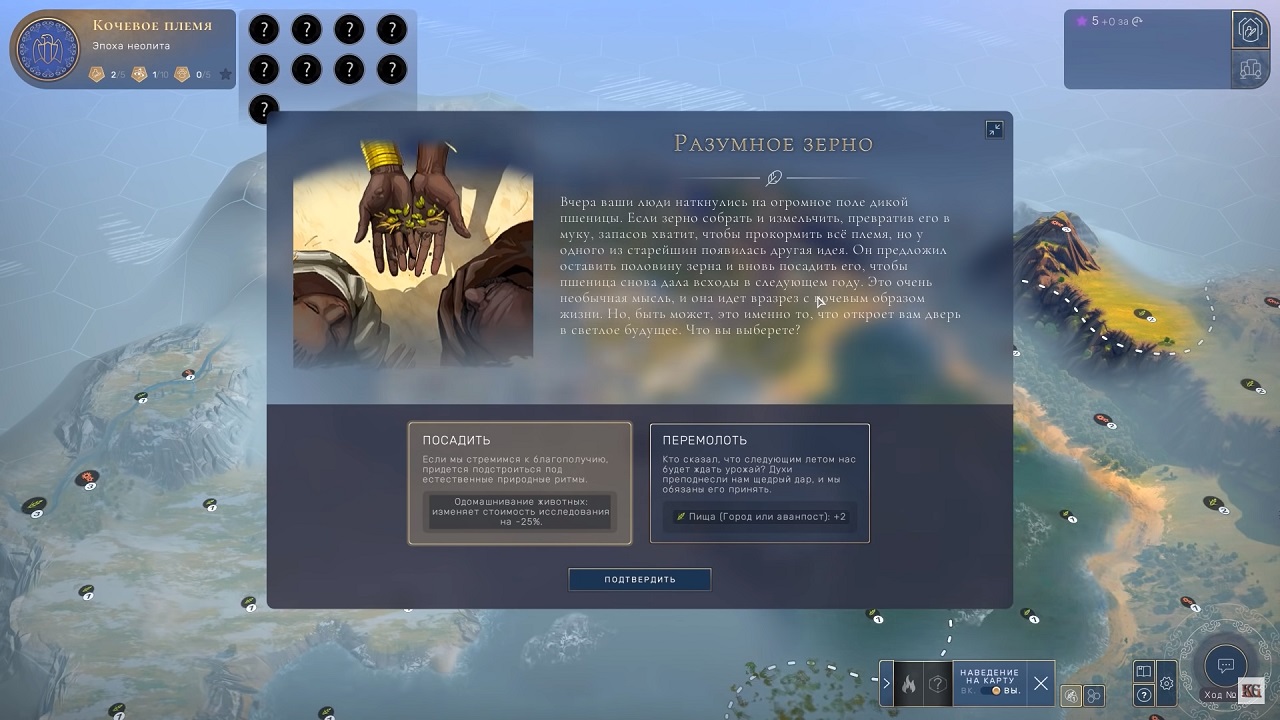Open game settings gear
Image resolution: width=1280 pixels, height=720 pixels.
(1167, 684)
